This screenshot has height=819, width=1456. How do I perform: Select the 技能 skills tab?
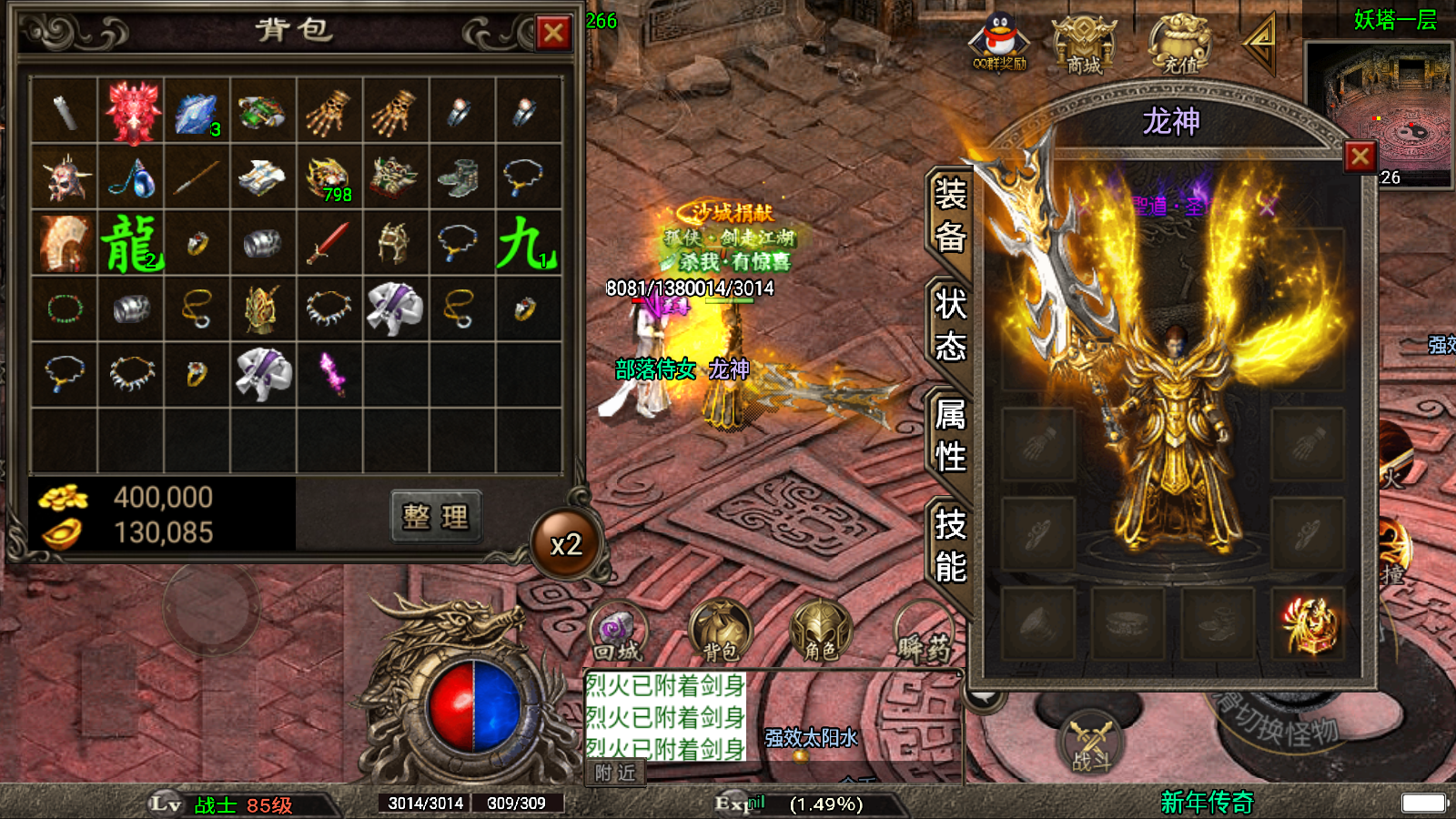(x=950, y=545)
